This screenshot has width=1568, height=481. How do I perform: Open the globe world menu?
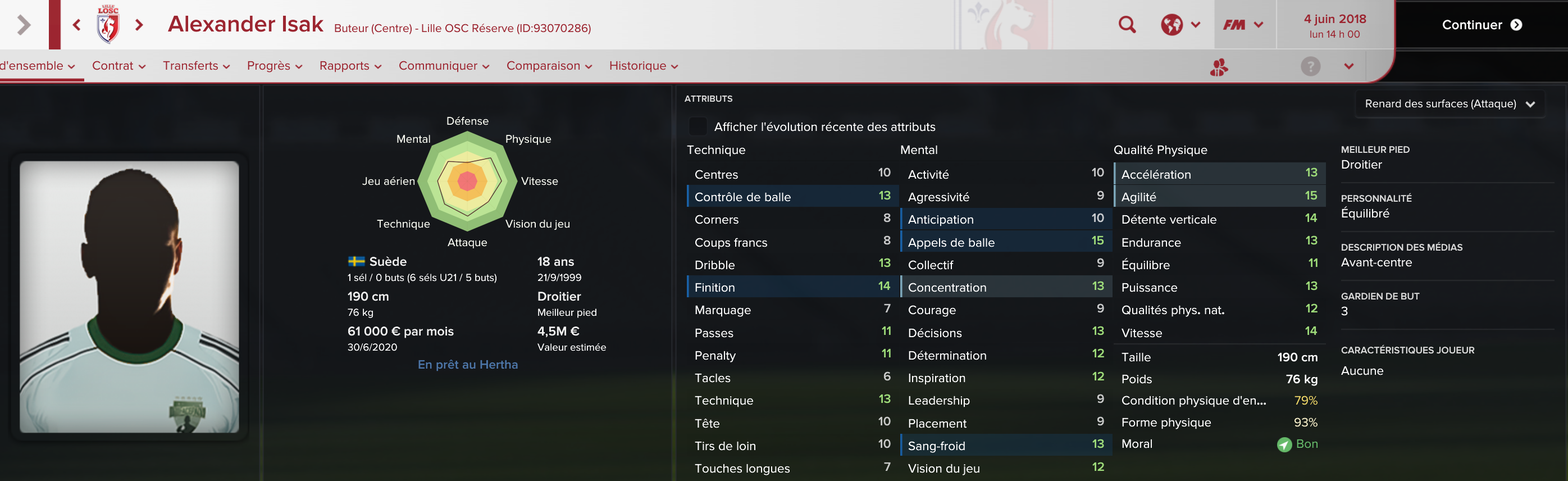point(1180,25)
